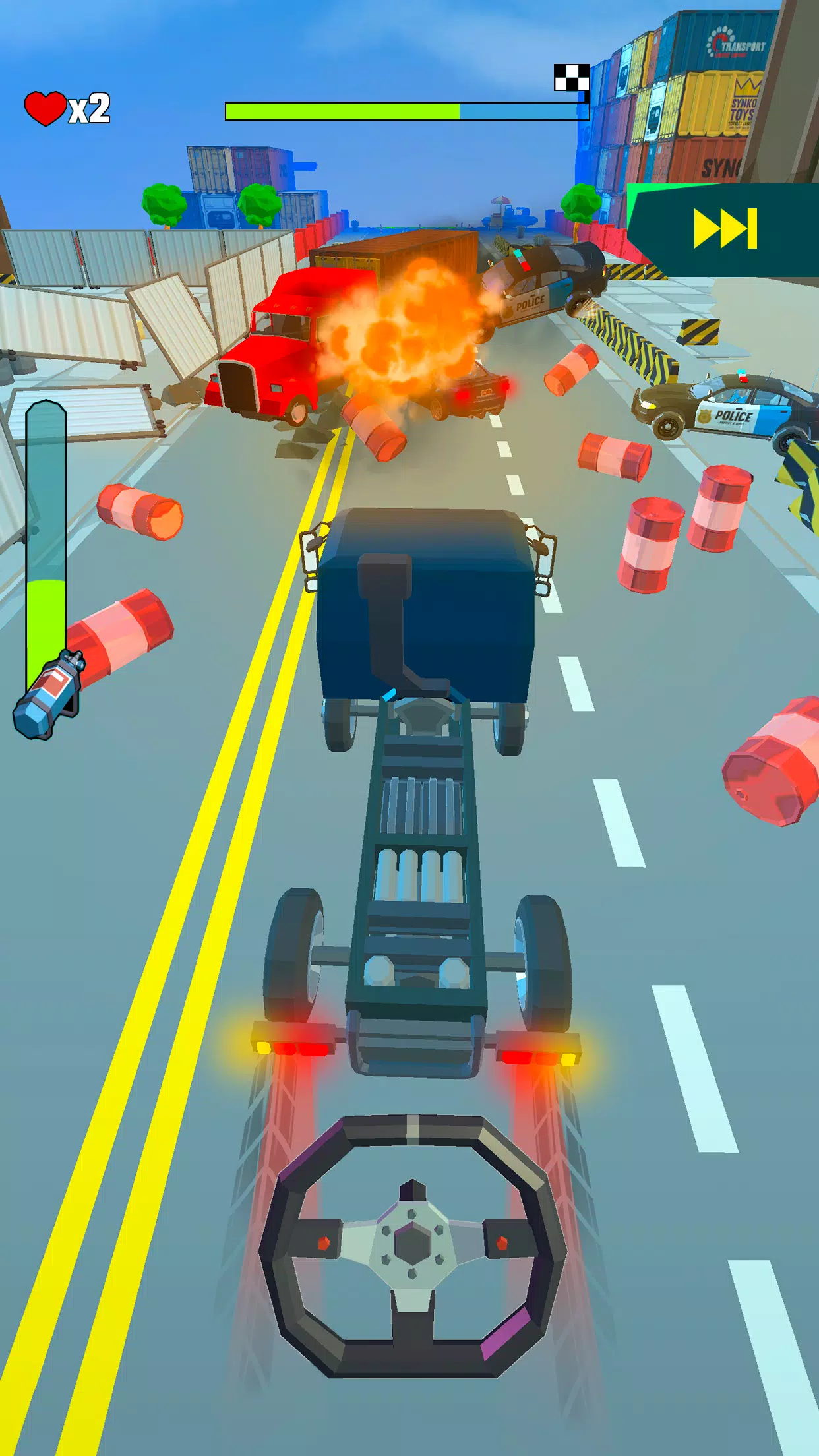Activate the nitro canister boost icon
This screenshot has width=819, height=1456.
pos(48,694)
